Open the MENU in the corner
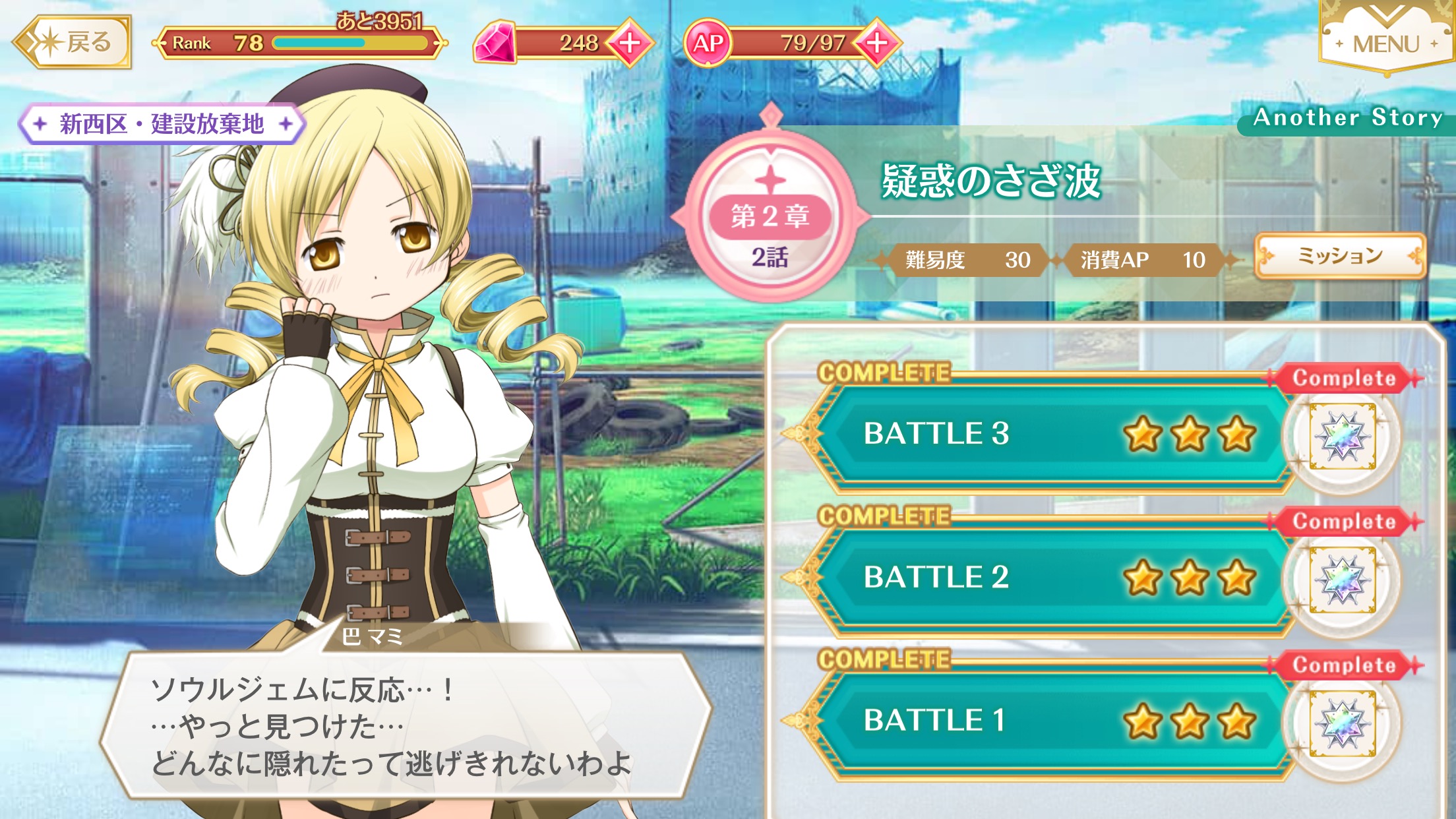1456x819 pixels. (x=1385, y=41)
